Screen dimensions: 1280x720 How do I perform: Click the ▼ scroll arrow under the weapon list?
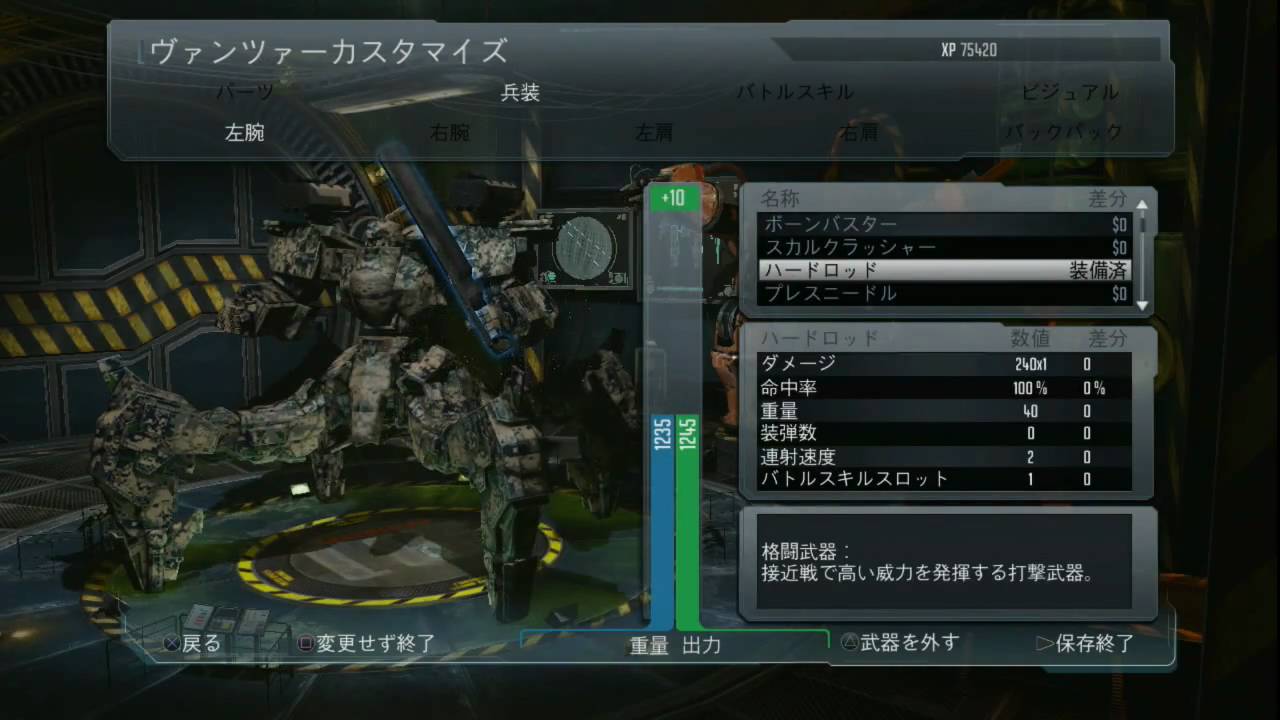(x=1141, y=307)
